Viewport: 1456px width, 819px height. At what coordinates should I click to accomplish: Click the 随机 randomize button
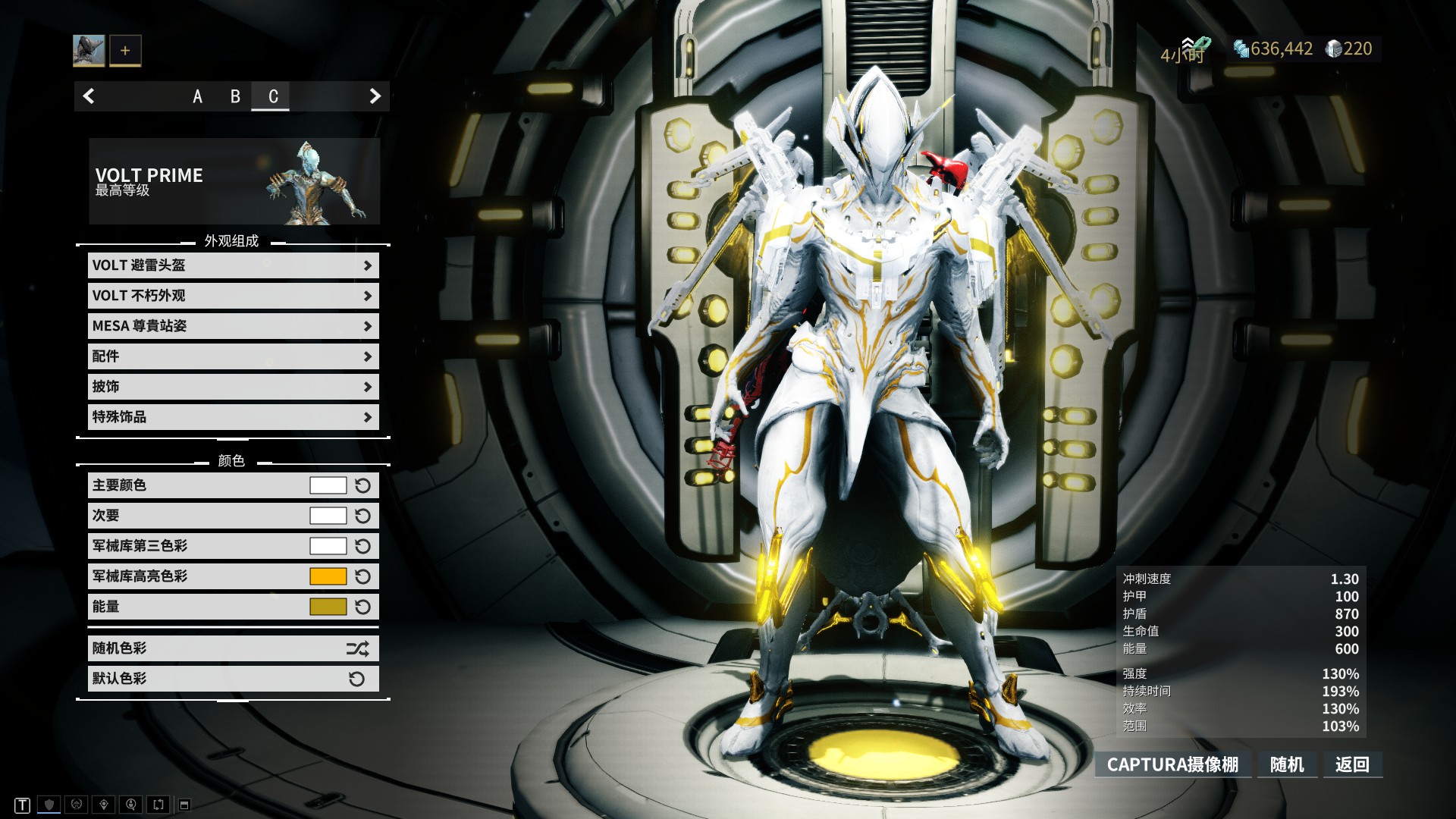(1287, 764)
